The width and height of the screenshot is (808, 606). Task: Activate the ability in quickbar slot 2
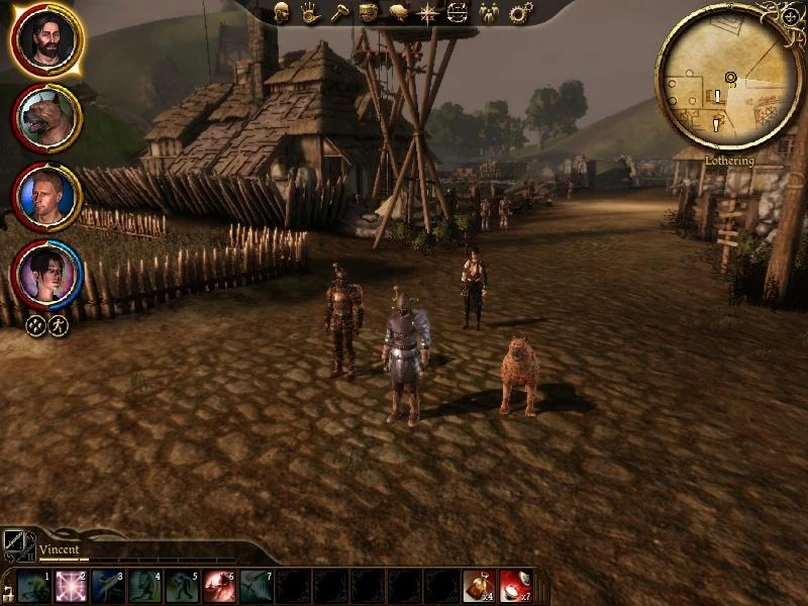click(x=70, y=586)
